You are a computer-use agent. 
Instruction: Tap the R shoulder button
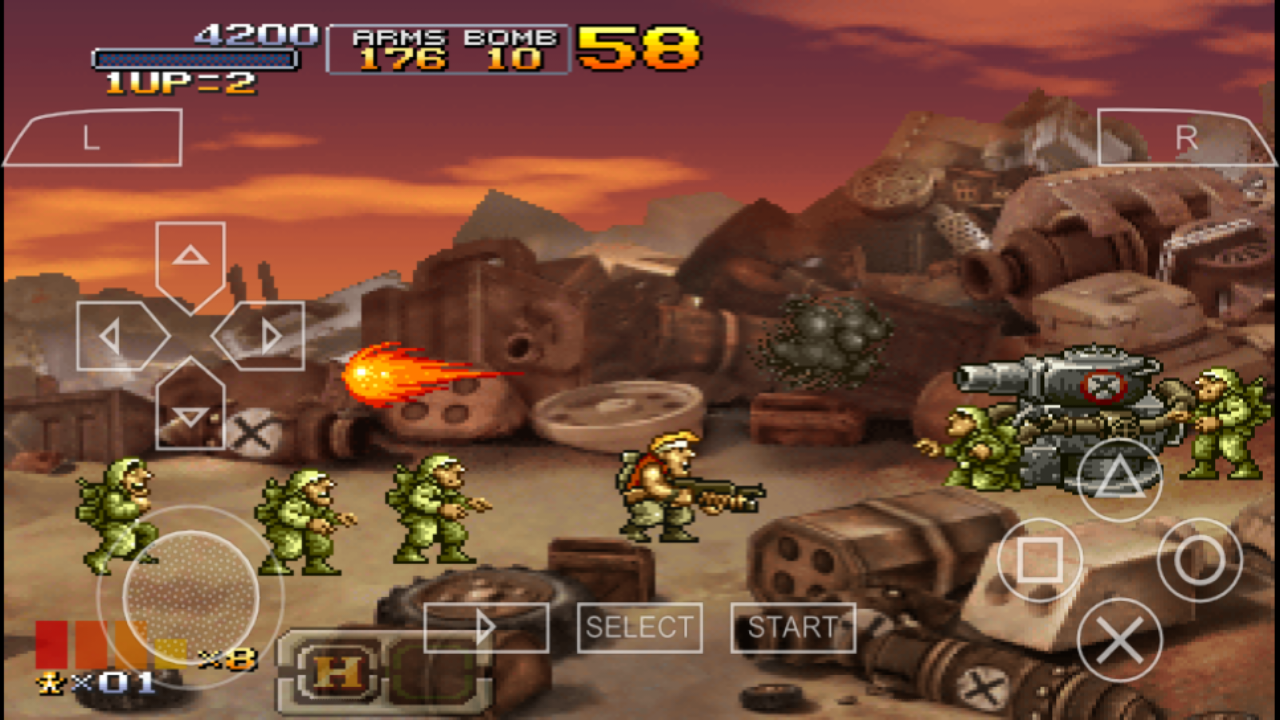click(1186, 137)
